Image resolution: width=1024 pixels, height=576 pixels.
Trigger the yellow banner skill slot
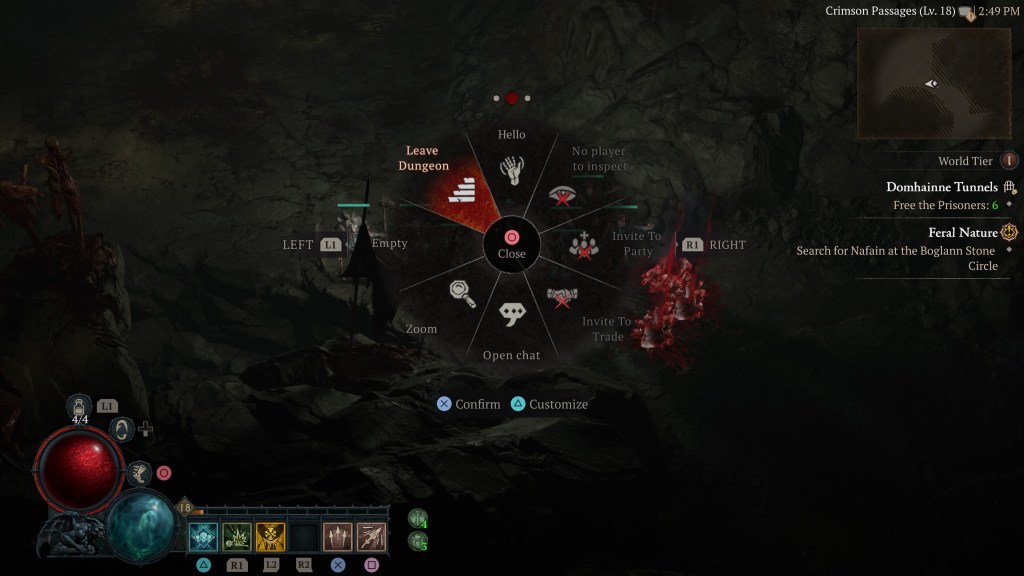(x=271, y=537)
